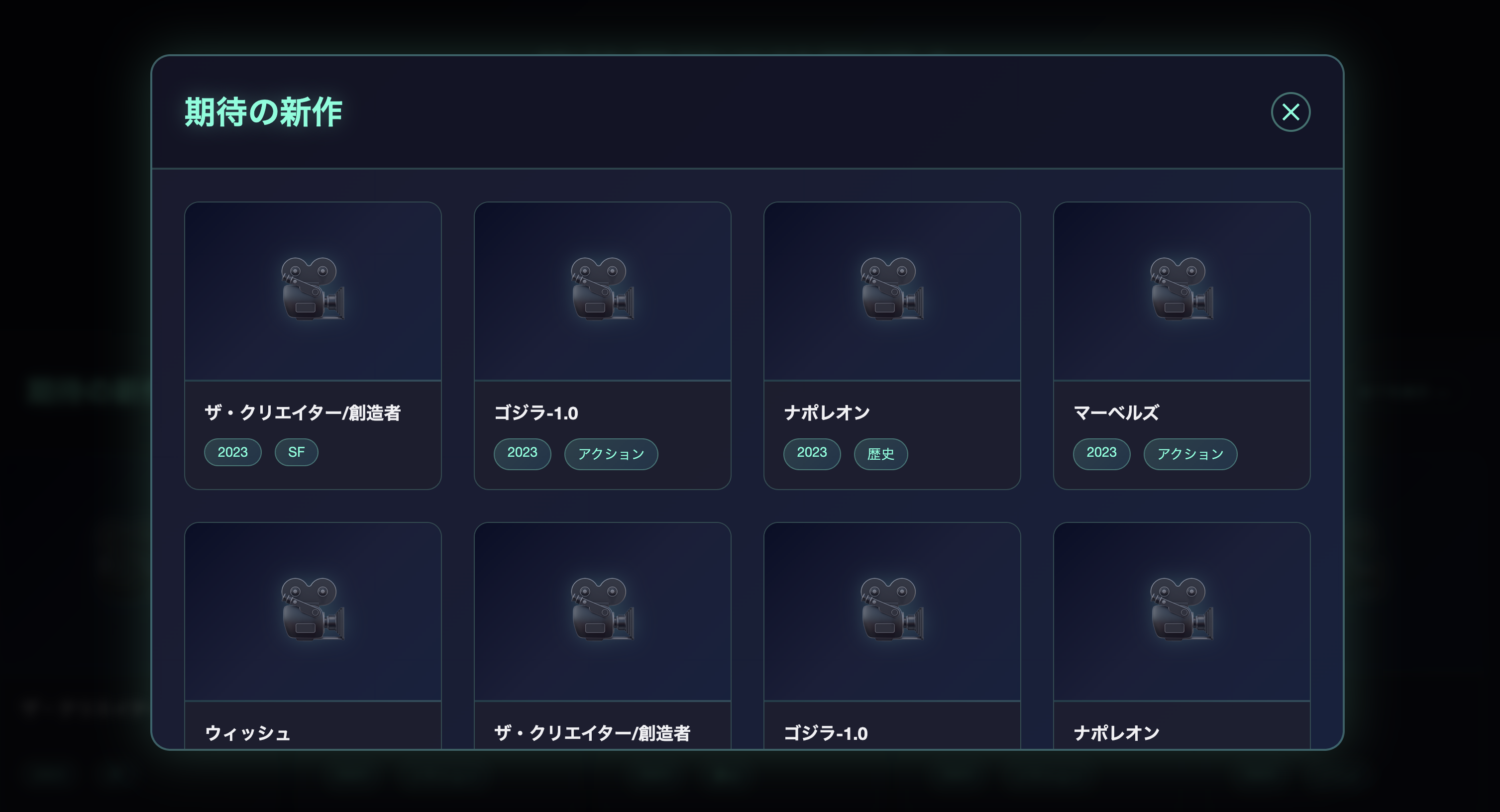Click the 2023 tag on ザ・クリエイター/創造者

[x=232, y=452]
